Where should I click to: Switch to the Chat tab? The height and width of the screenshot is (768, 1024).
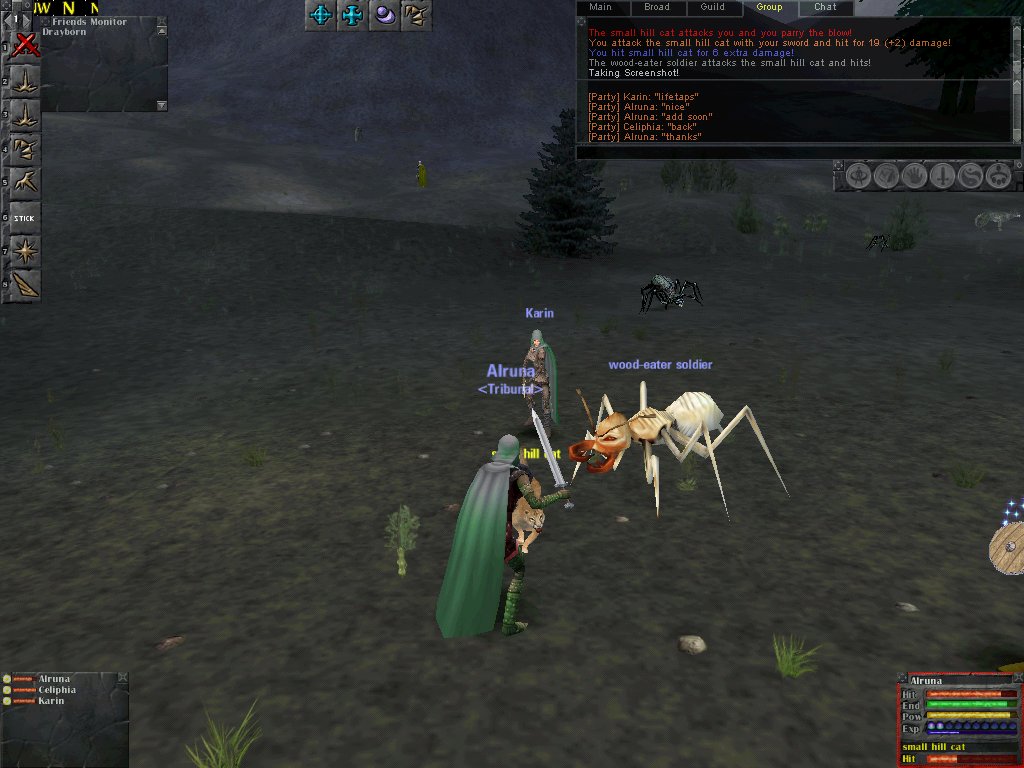pos(825,8)
